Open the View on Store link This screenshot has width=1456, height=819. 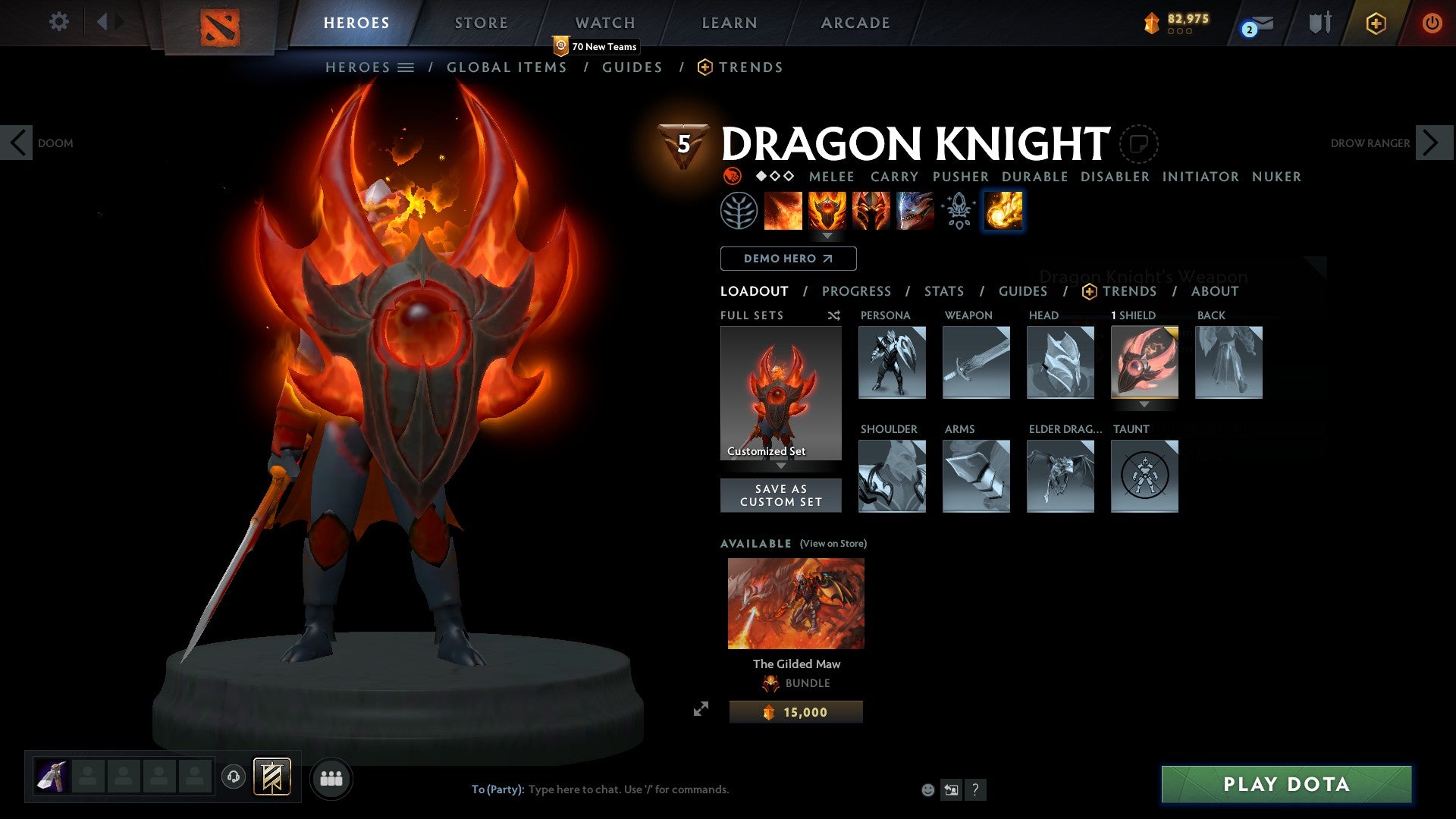(x=832, y=544)
